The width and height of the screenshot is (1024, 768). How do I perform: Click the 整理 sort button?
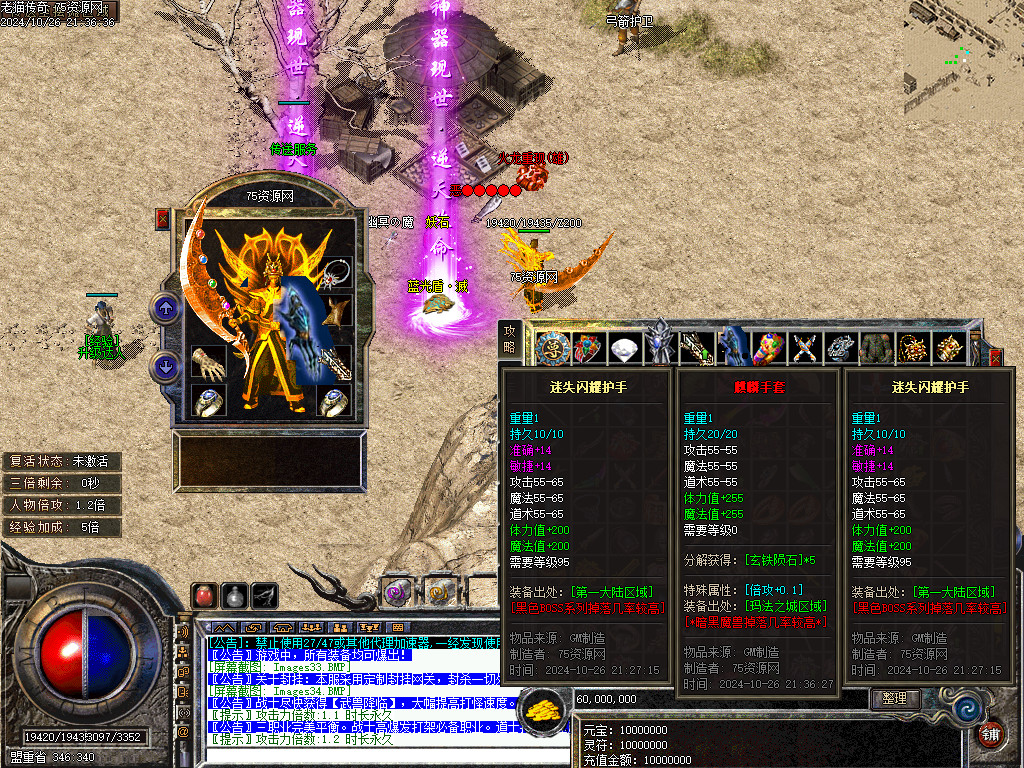(895, 698)
